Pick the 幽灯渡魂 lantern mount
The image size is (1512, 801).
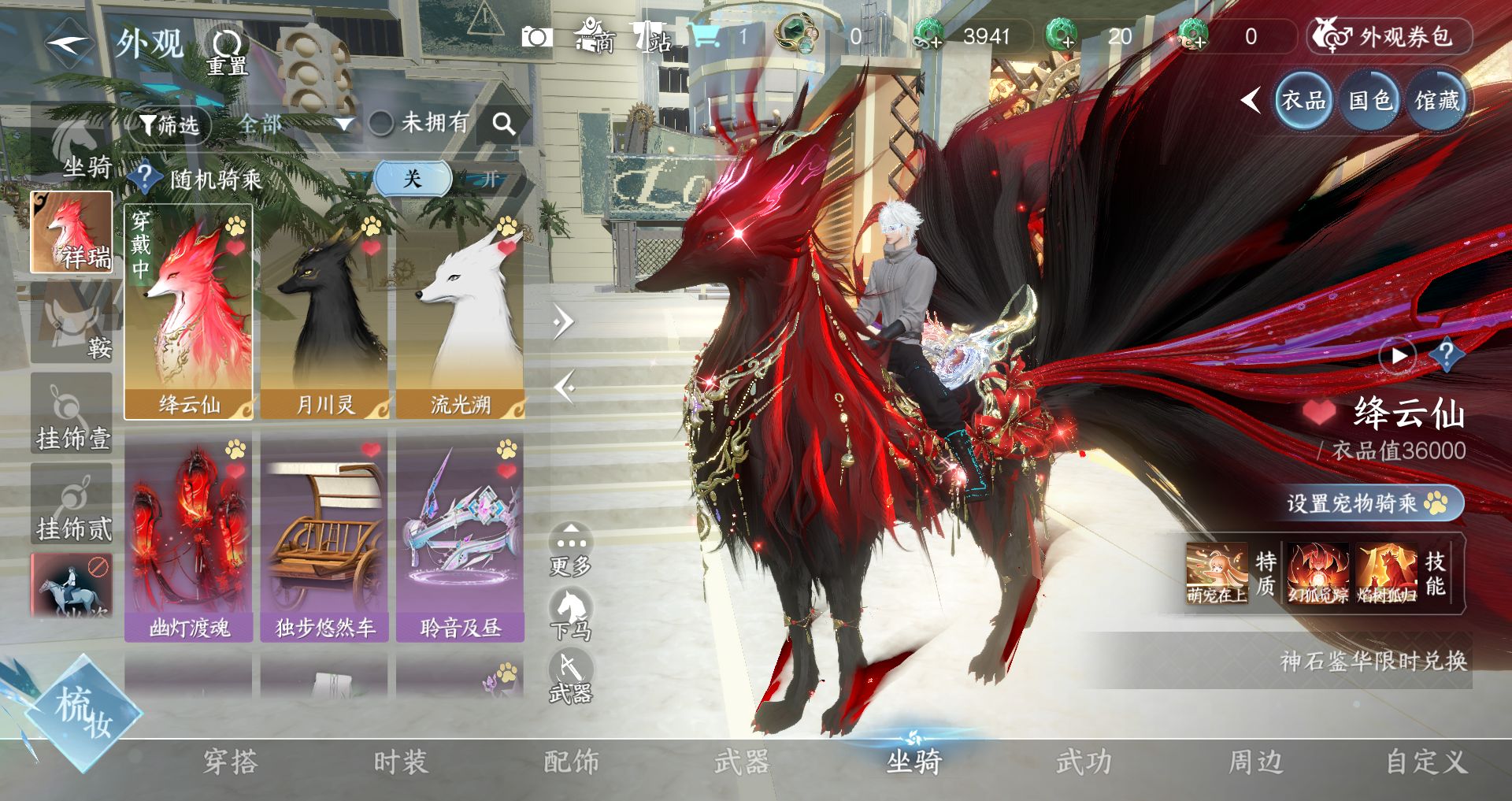coord(189,537)
